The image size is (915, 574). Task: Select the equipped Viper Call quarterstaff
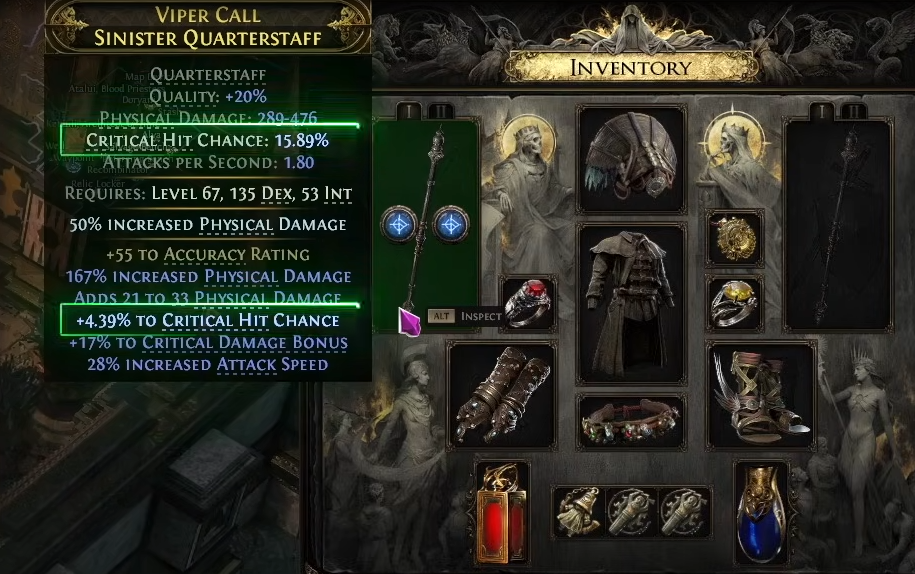pyautogui.click(x=425, y=225)
